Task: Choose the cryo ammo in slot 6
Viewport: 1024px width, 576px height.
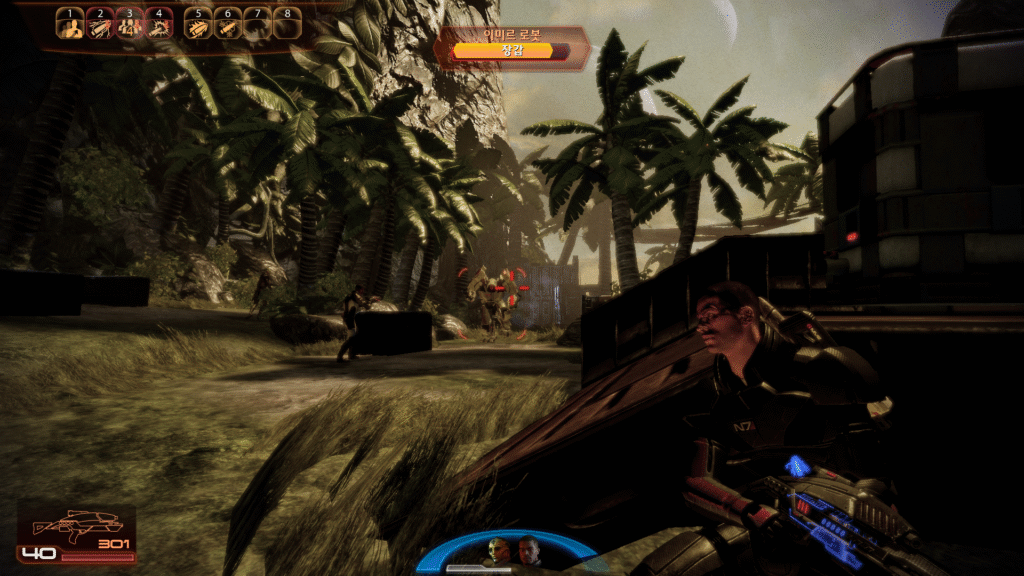Action: pos(229,27)
